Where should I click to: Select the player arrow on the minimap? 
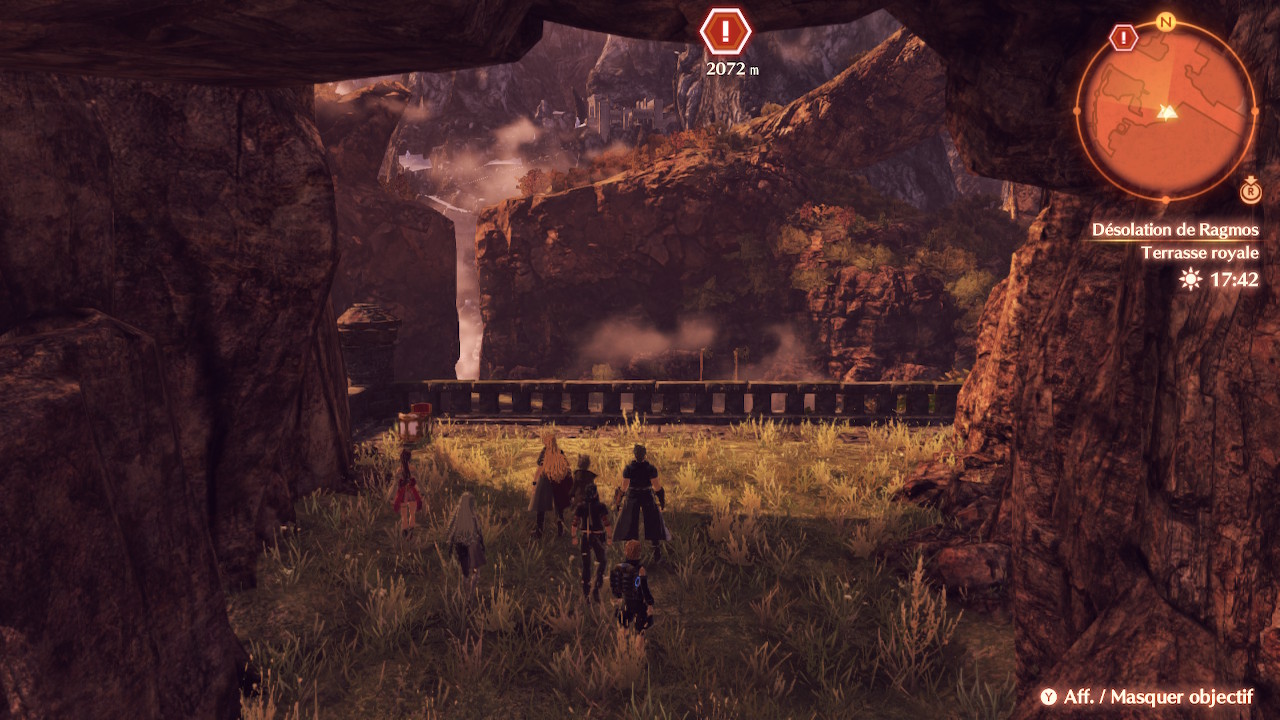click(x=1165, y=112)
